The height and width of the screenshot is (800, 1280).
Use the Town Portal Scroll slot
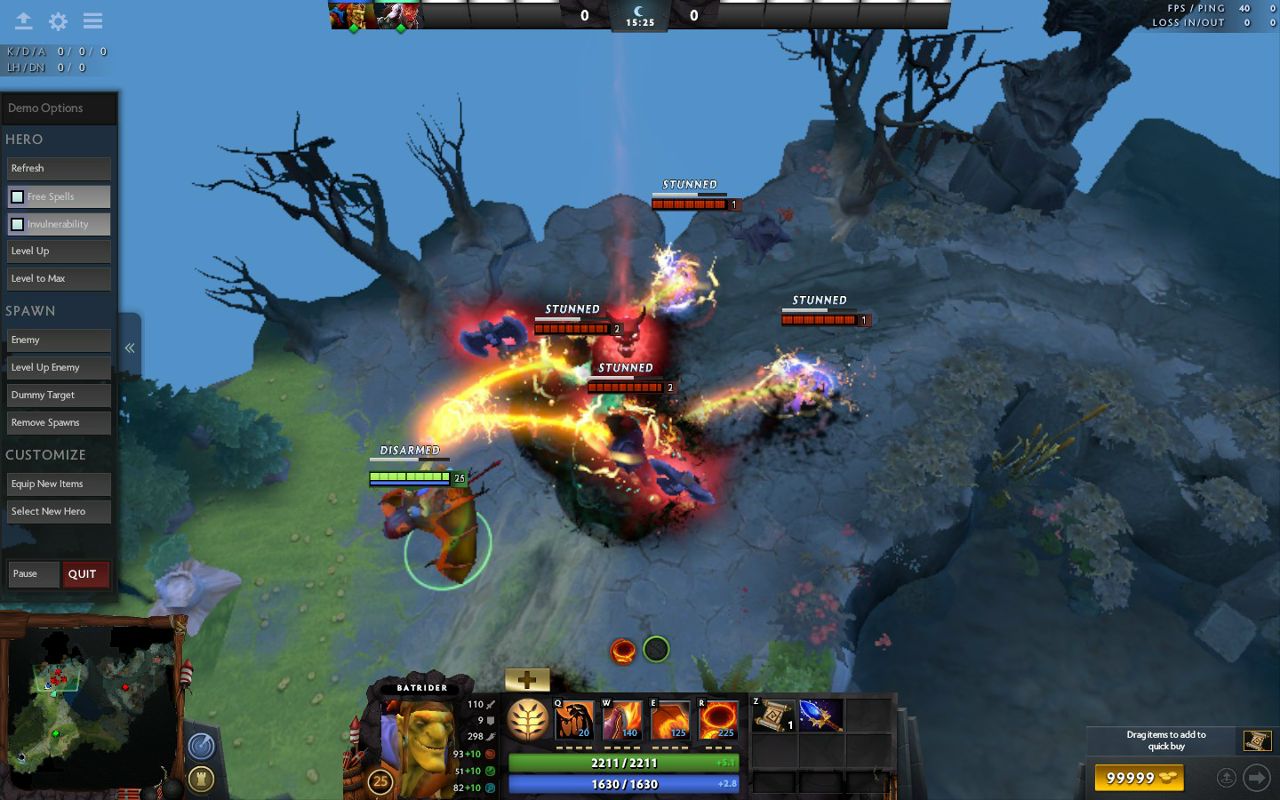[773, 716]
